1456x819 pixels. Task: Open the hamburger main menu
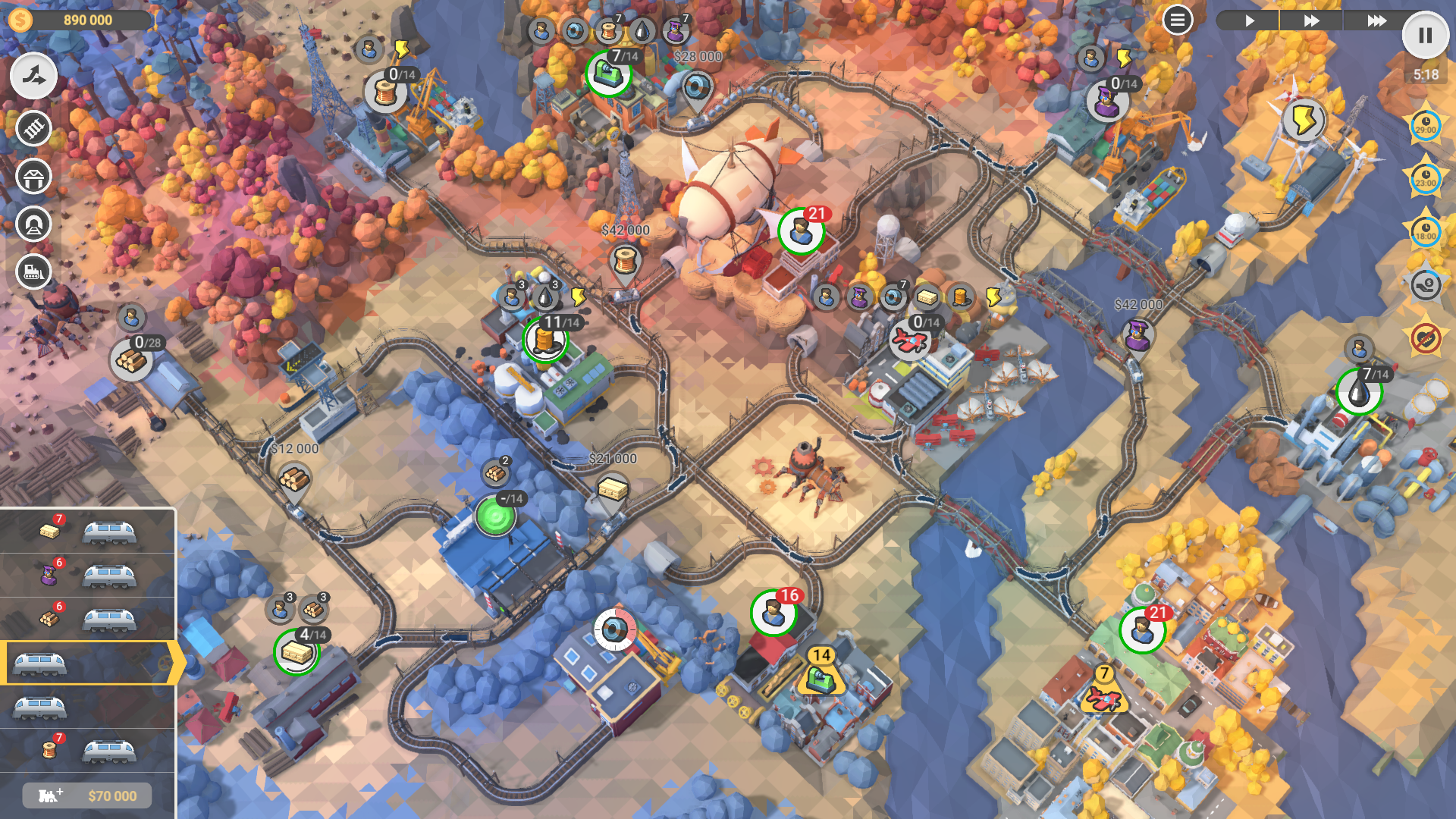(1177, 20)
